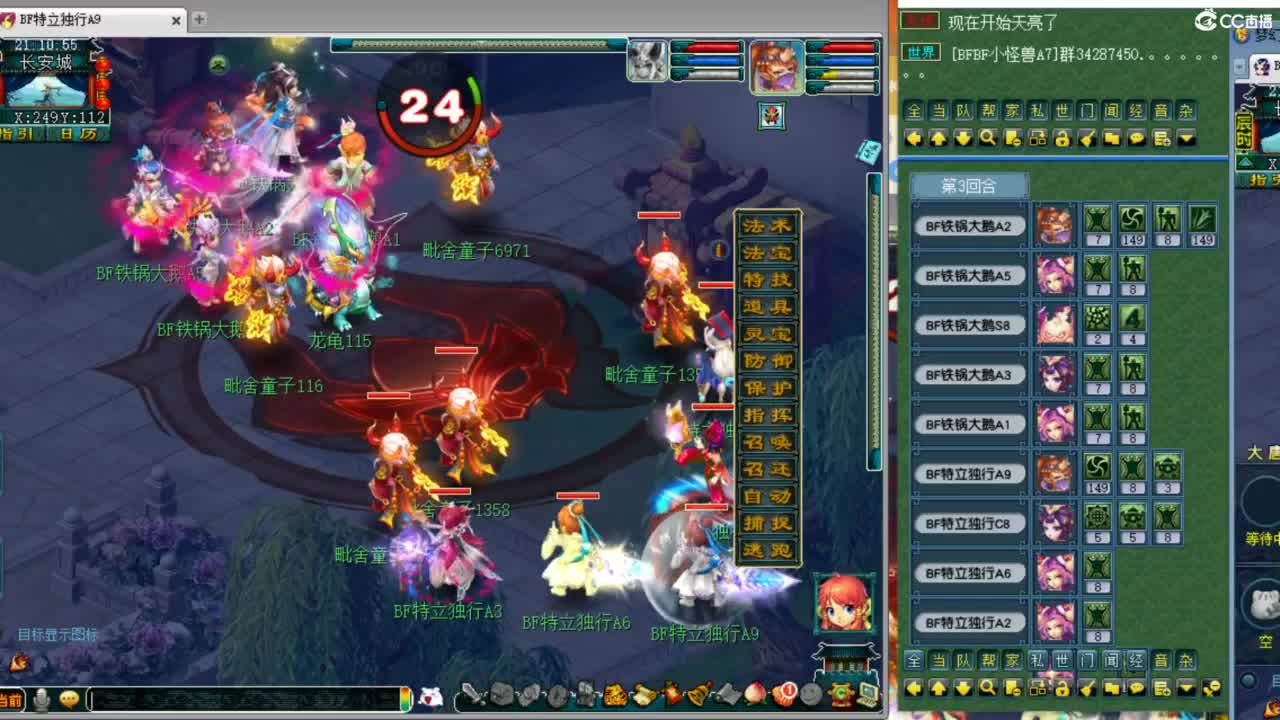The image size is (1280, 720).
Task: Click the peach item icon in bottom toolbar
Action: [x=756, y=696]
